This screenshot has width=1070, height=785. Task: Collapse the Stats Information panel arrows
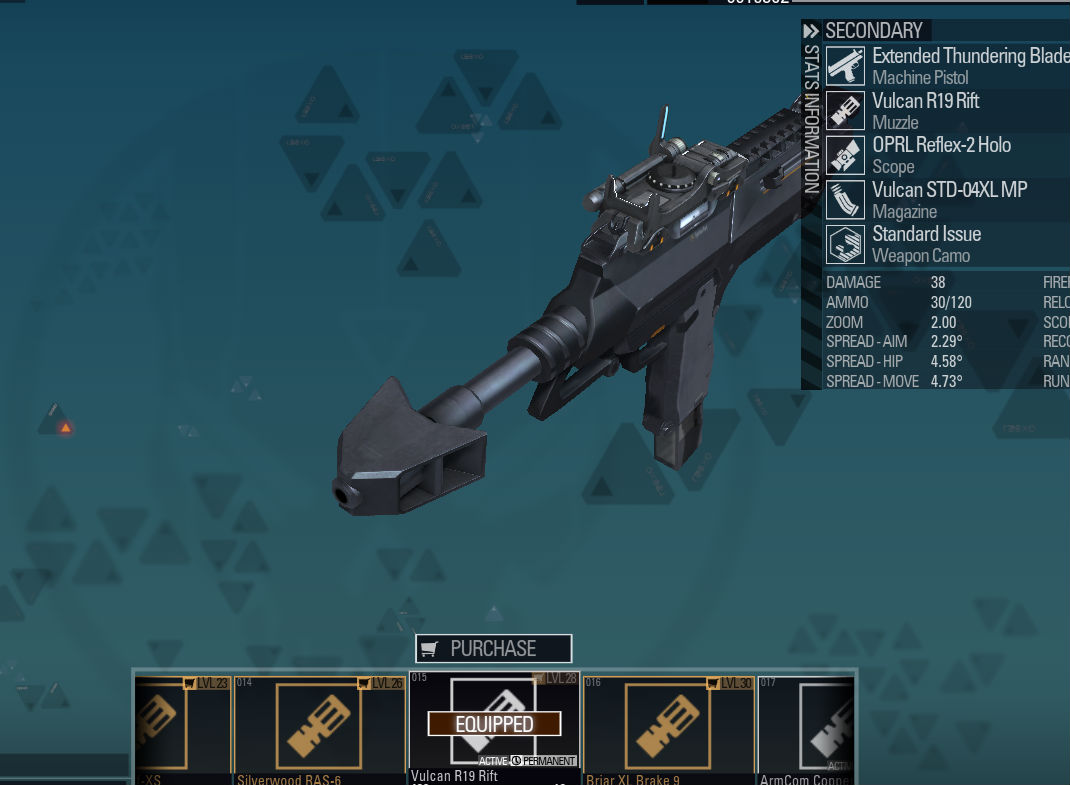[811, 31]
